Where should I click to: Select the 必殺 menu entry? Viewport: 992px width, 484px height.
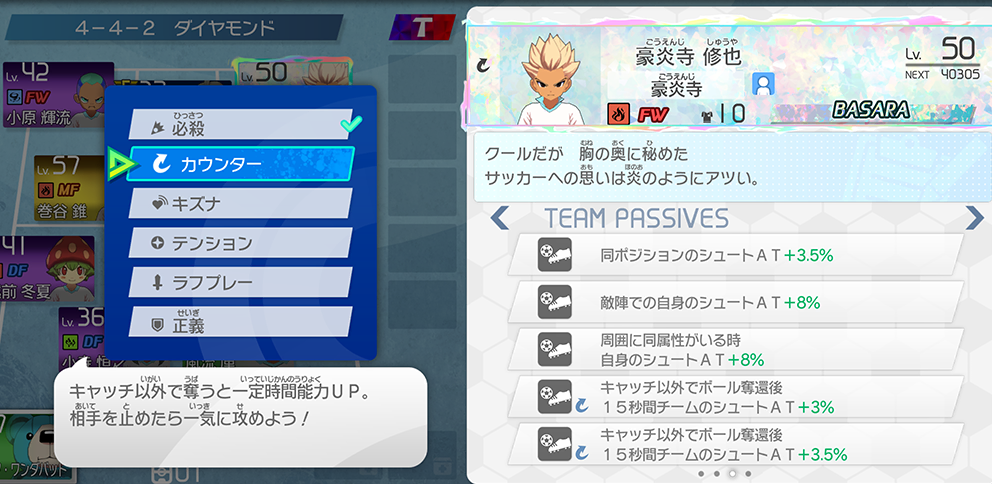(240, 125)
